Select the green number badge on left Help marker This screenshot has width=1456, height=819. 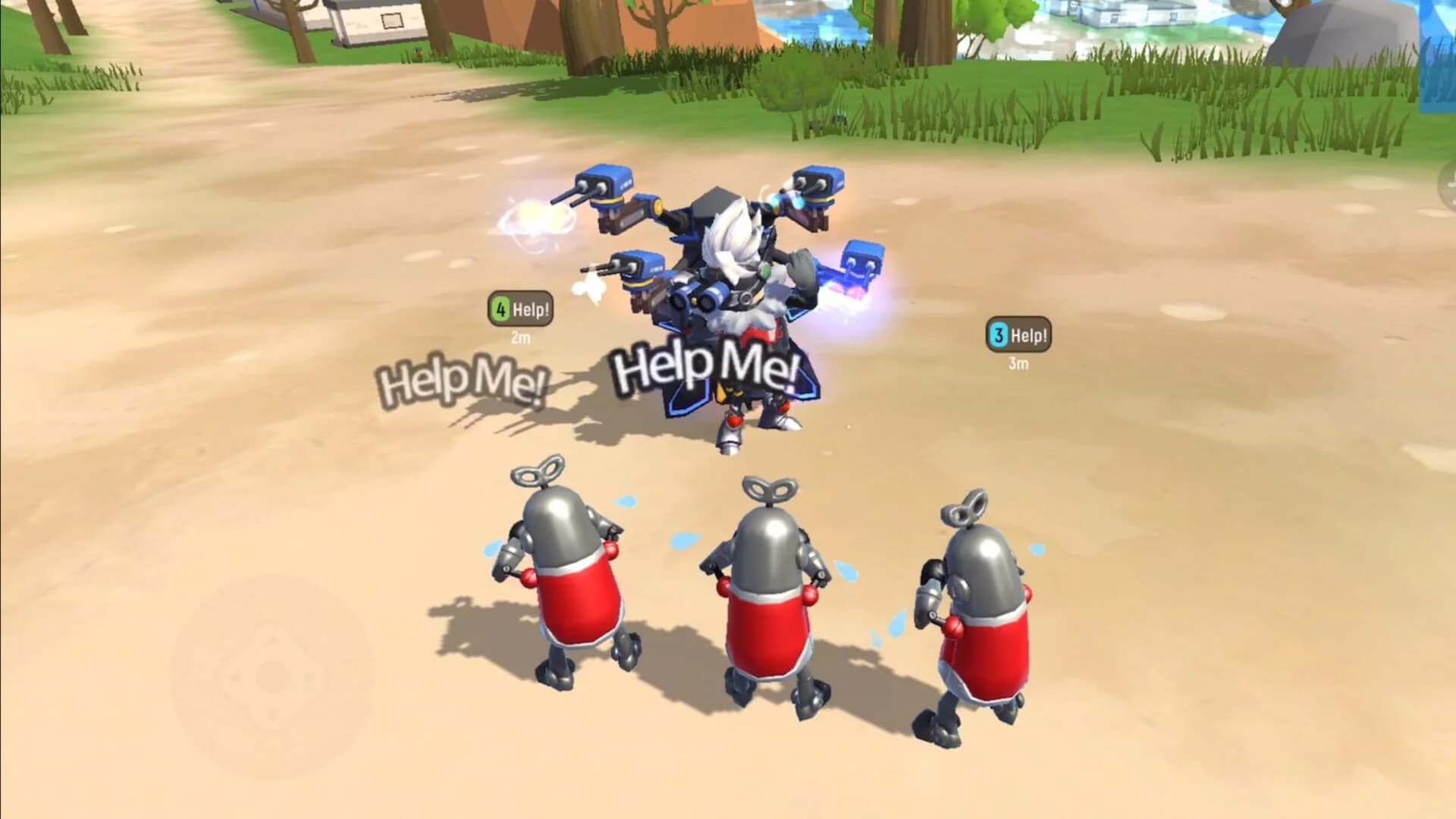tap(501, 308)
